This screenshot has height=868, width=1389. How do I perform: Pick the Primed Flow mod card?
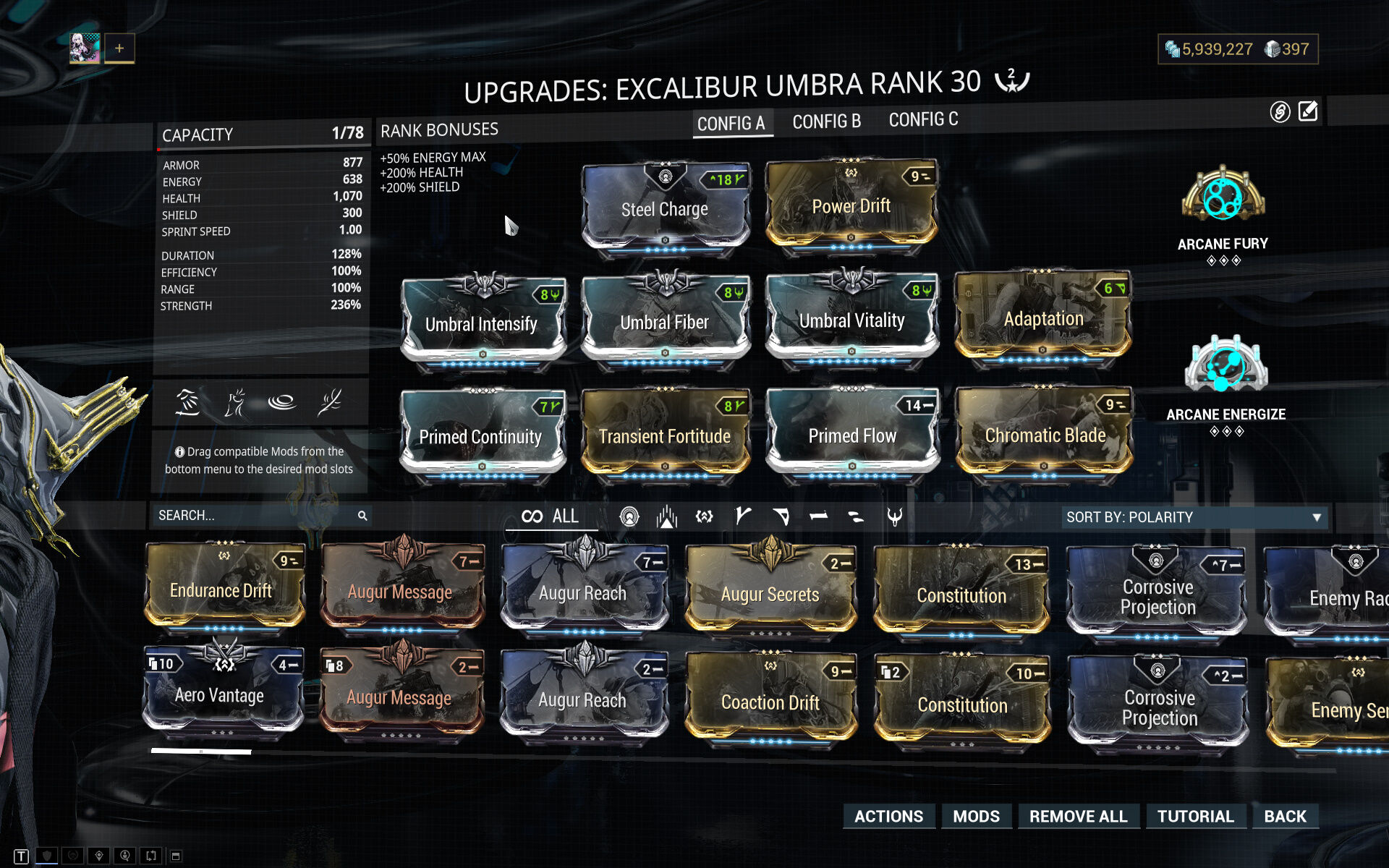(852, 435)
